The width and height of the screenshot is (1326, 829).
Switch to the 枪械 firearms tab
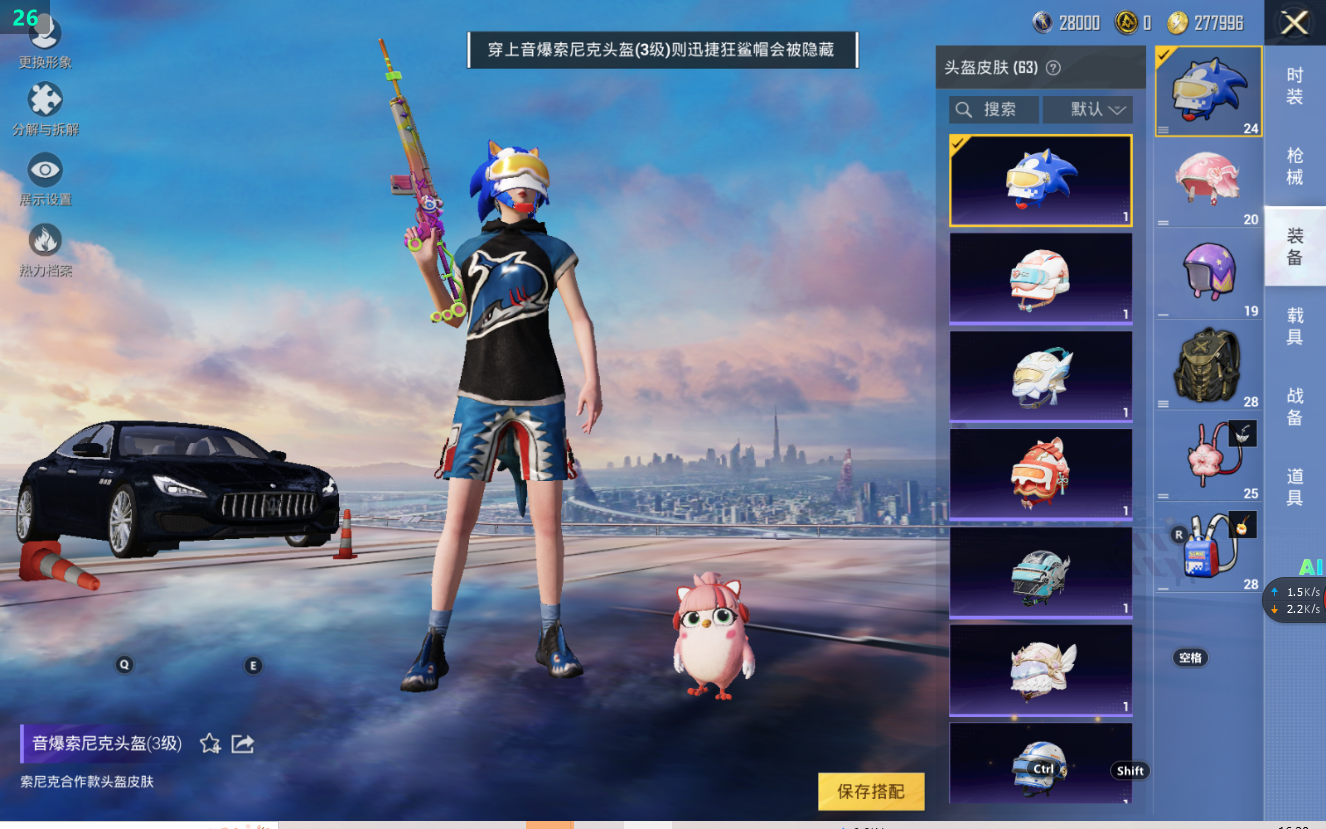tap(1294, 166)
